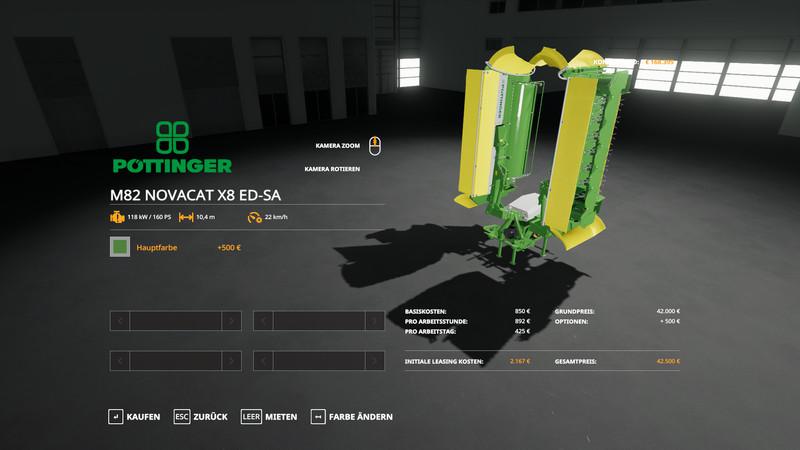Go back using the Zurück button
The image size is (800, 450).
click(201, 416)
